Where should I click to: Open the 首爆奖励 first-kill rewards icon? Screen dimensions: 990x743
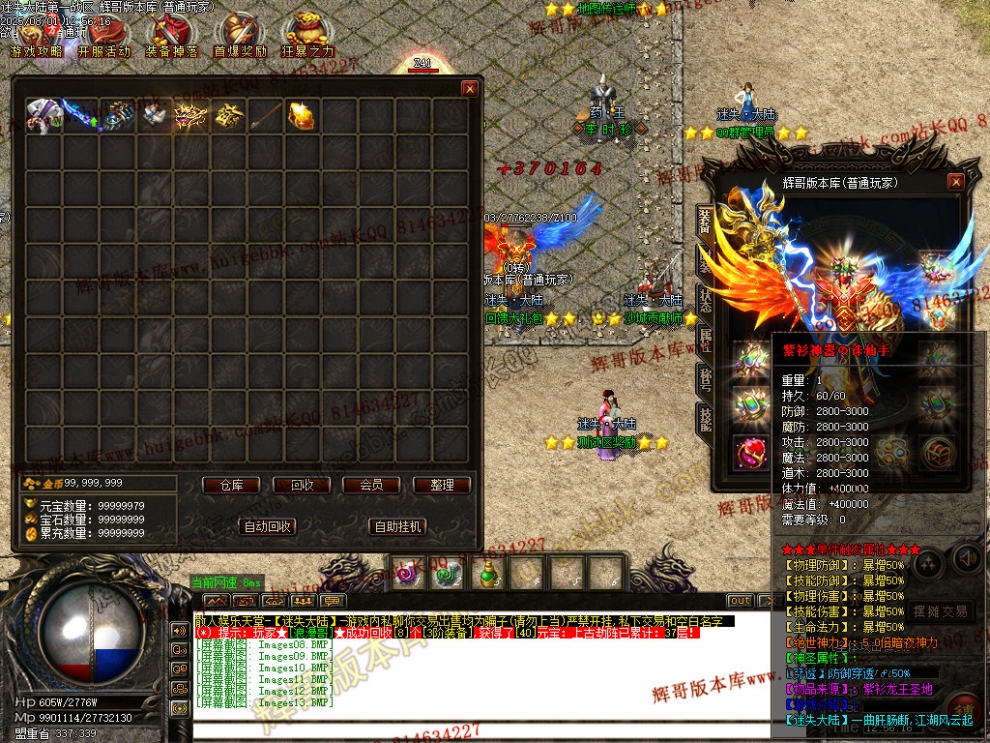240,38
